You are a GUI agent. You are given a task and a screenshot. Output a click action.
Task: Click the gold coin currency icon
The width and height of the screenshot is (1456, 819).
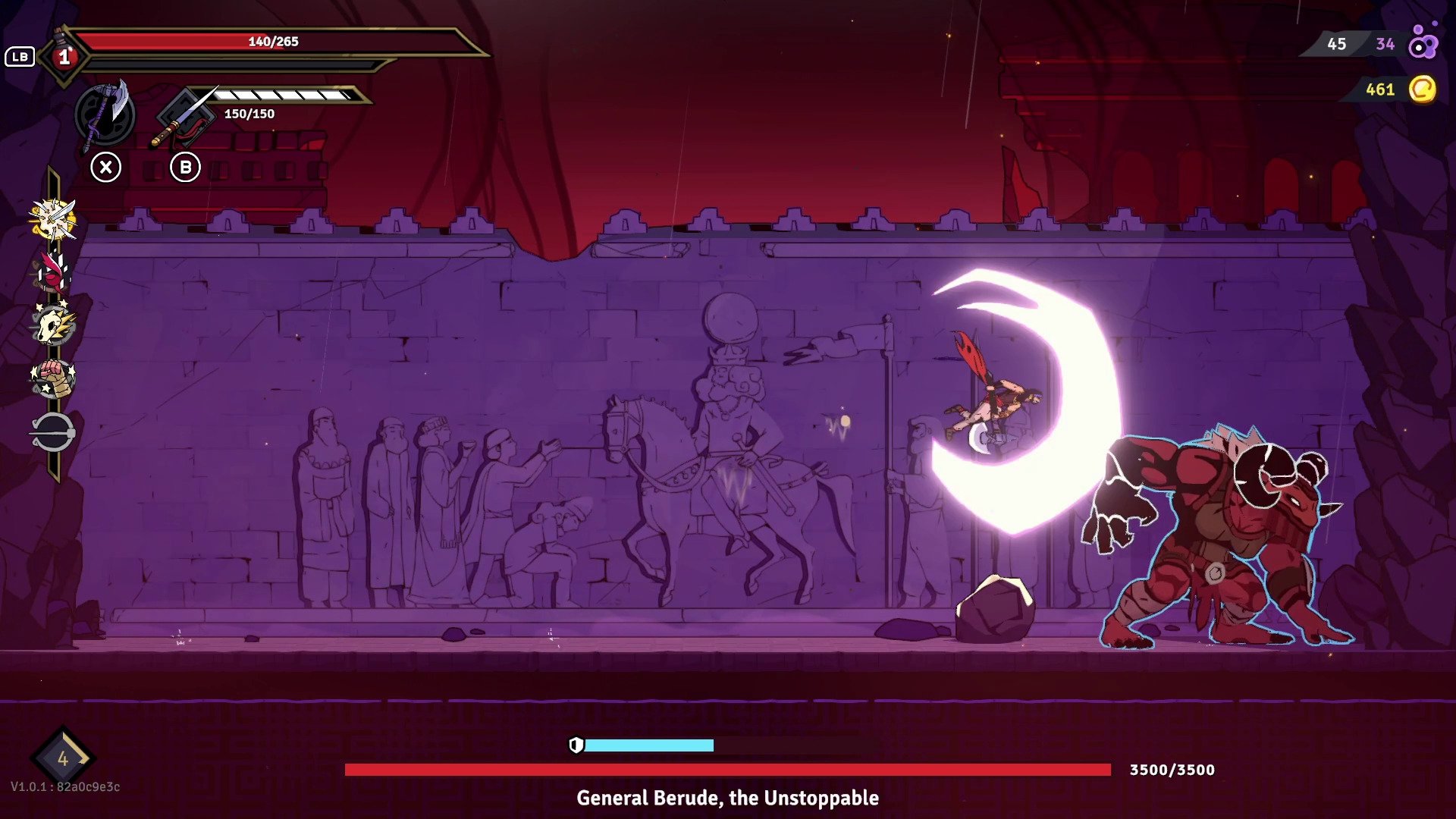pos(1423,89)
